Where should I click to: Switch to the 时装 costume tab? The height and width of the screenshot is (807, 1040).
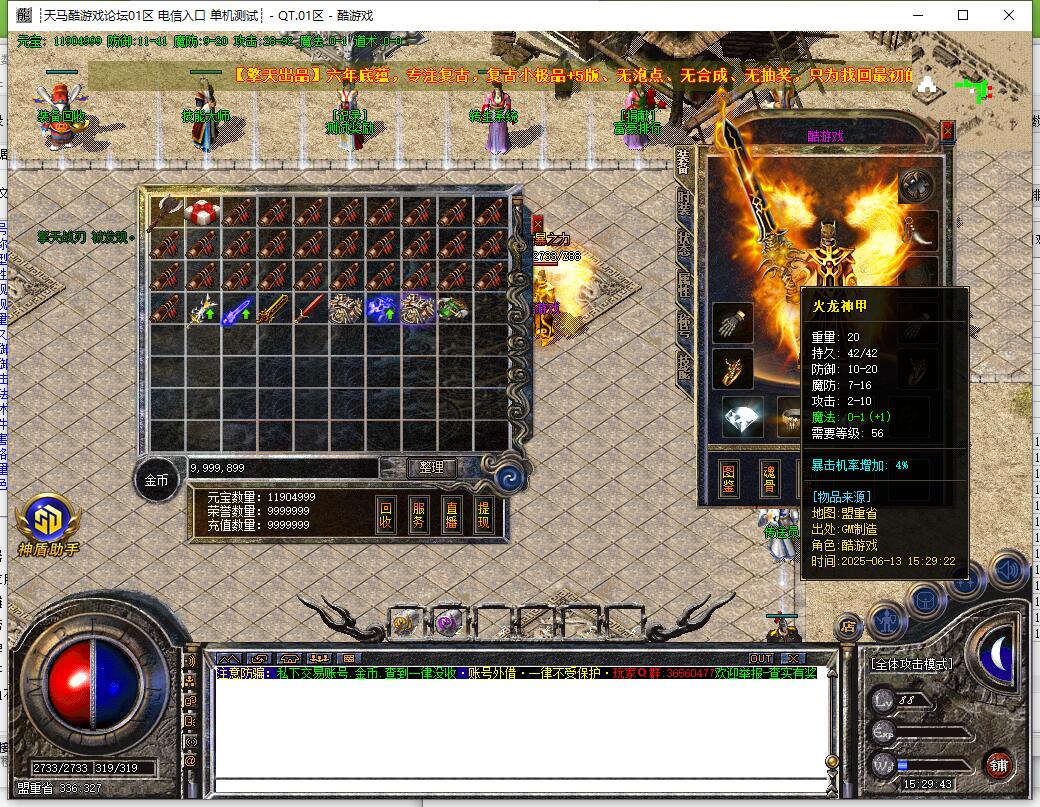point(684,203)
